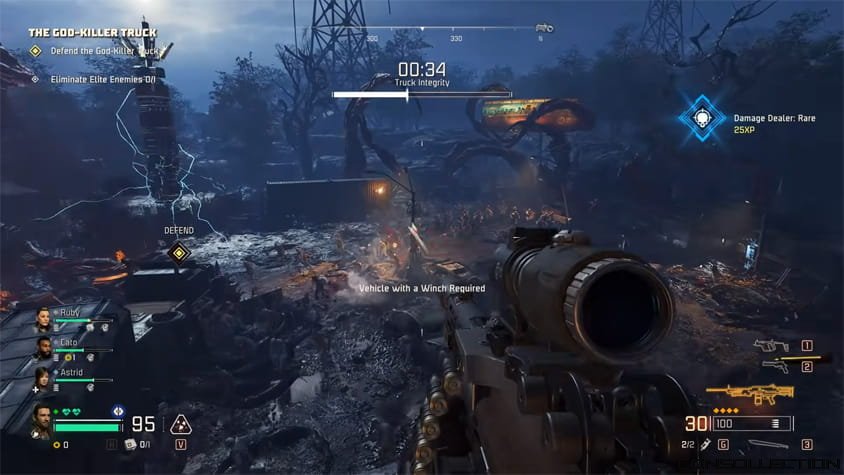The width and height of the screenshot is (844, 475).
Task: Select Cato's squad portrait
Action: point(44,348)
